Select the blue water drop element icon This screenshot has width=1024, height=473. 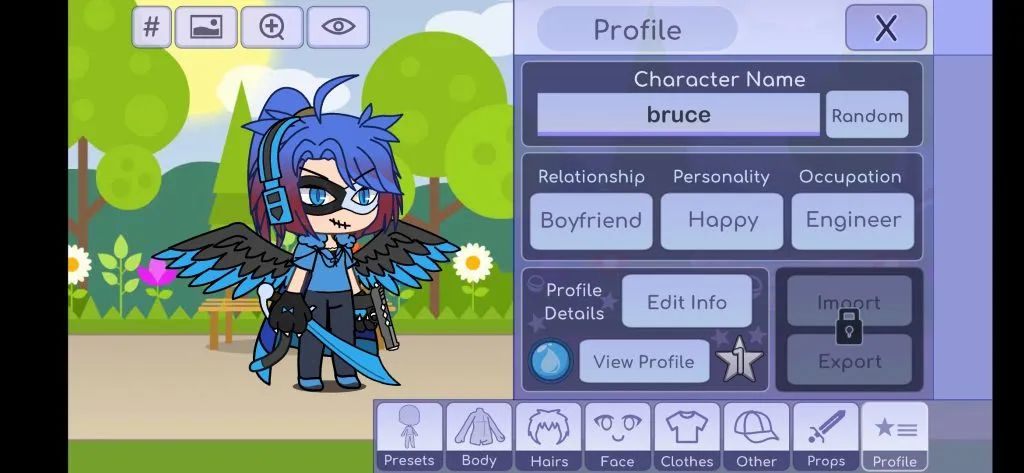click(550, 362)
